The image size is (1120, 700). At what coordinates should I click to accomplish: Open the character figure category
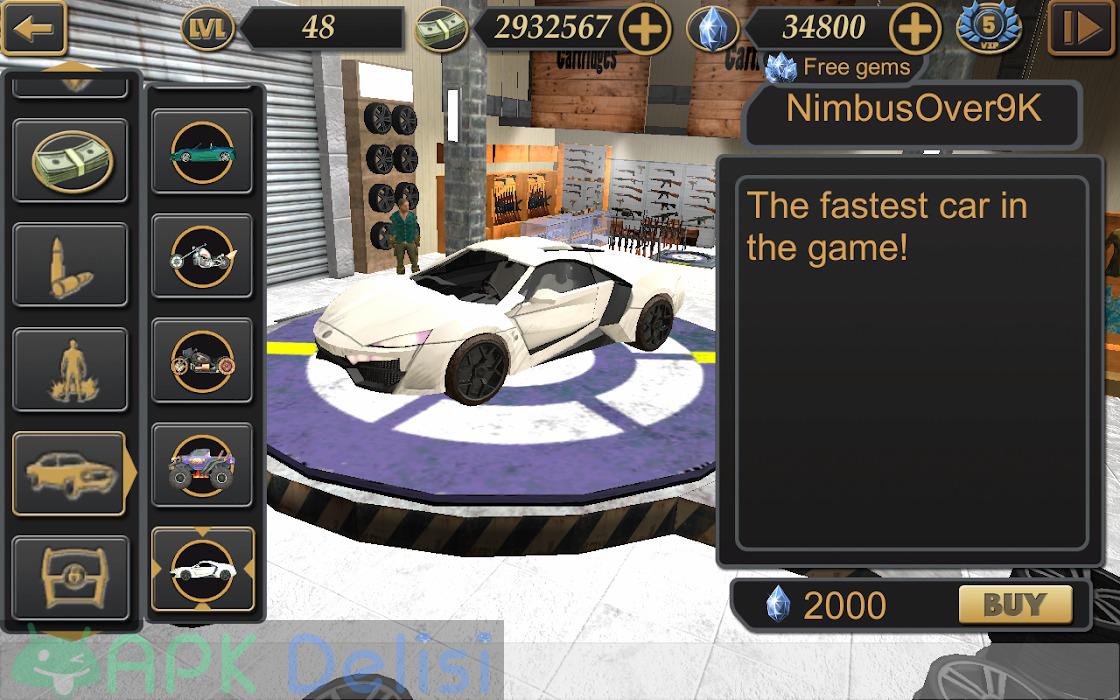[69, 369]
